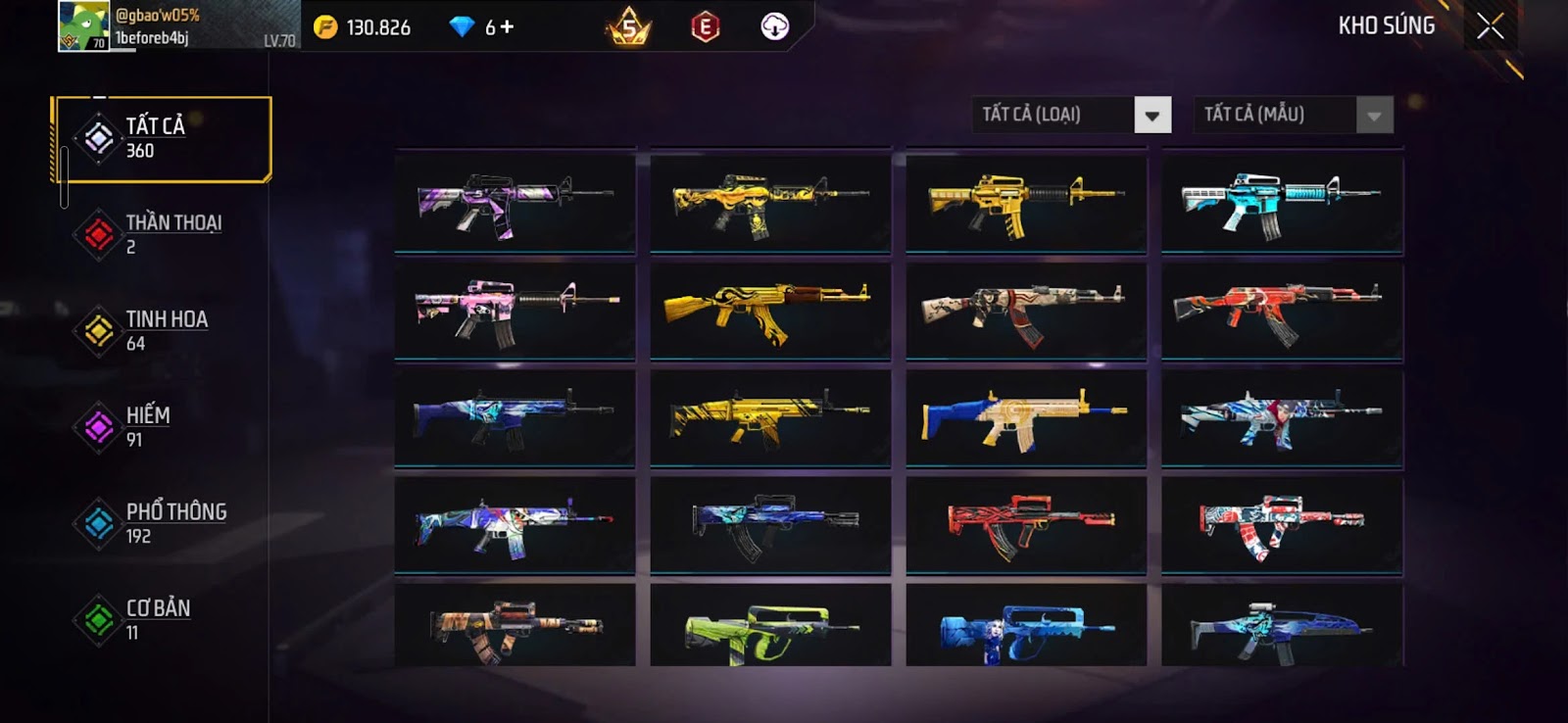Select the lime green FAMAS skin
Viewport: 1568px width, 723px height.
(770, 627)
